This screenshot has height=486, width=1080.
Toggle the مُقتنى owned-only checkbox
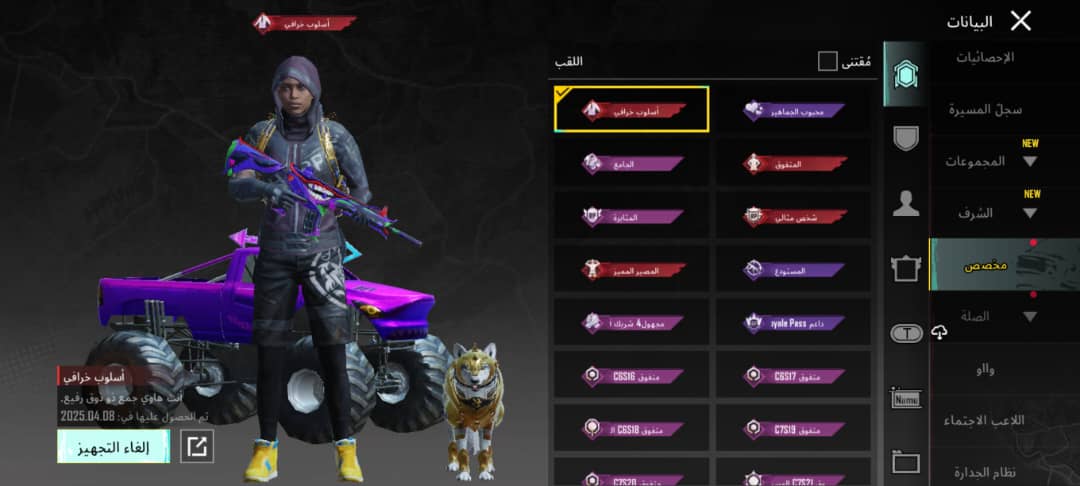(x=827, y=62)
